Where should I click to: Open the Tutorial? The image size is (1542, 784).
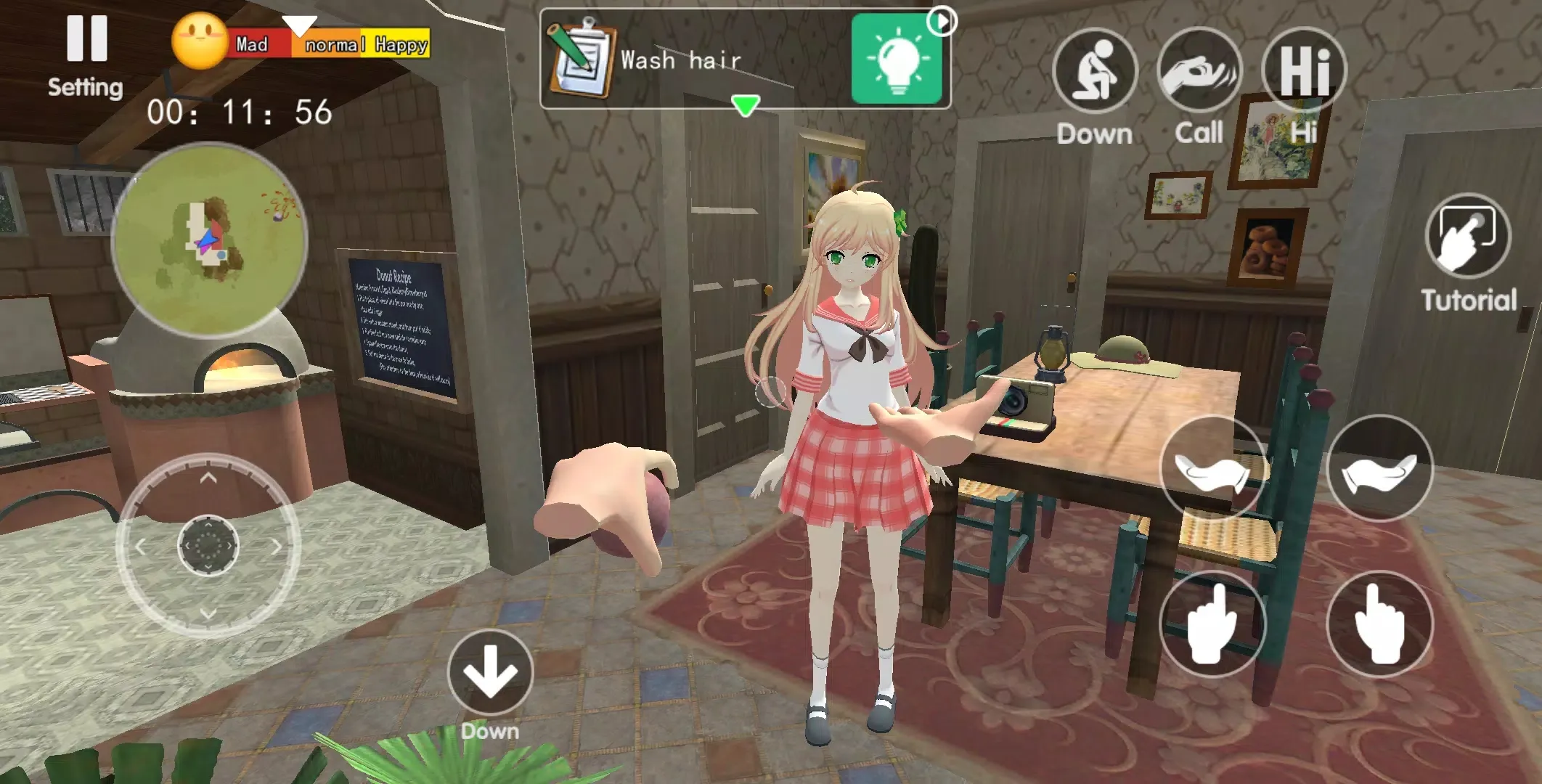pos(1468,236)
